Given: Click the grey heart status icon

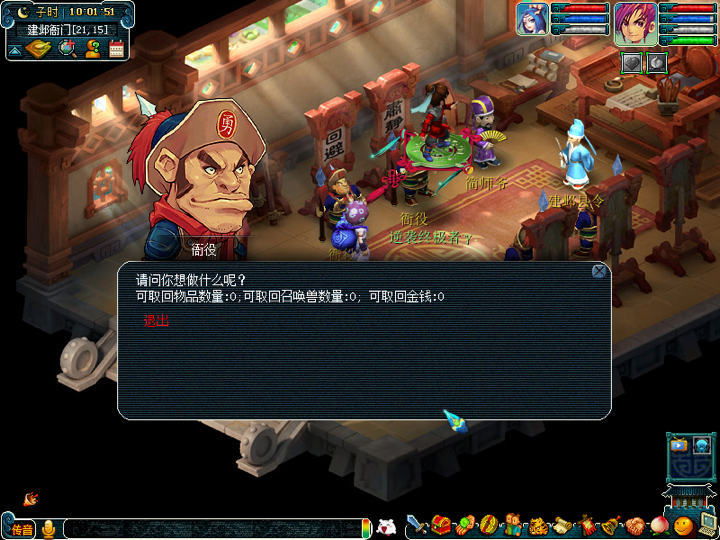Looking at the screenshot, I should tap(632, 62).
